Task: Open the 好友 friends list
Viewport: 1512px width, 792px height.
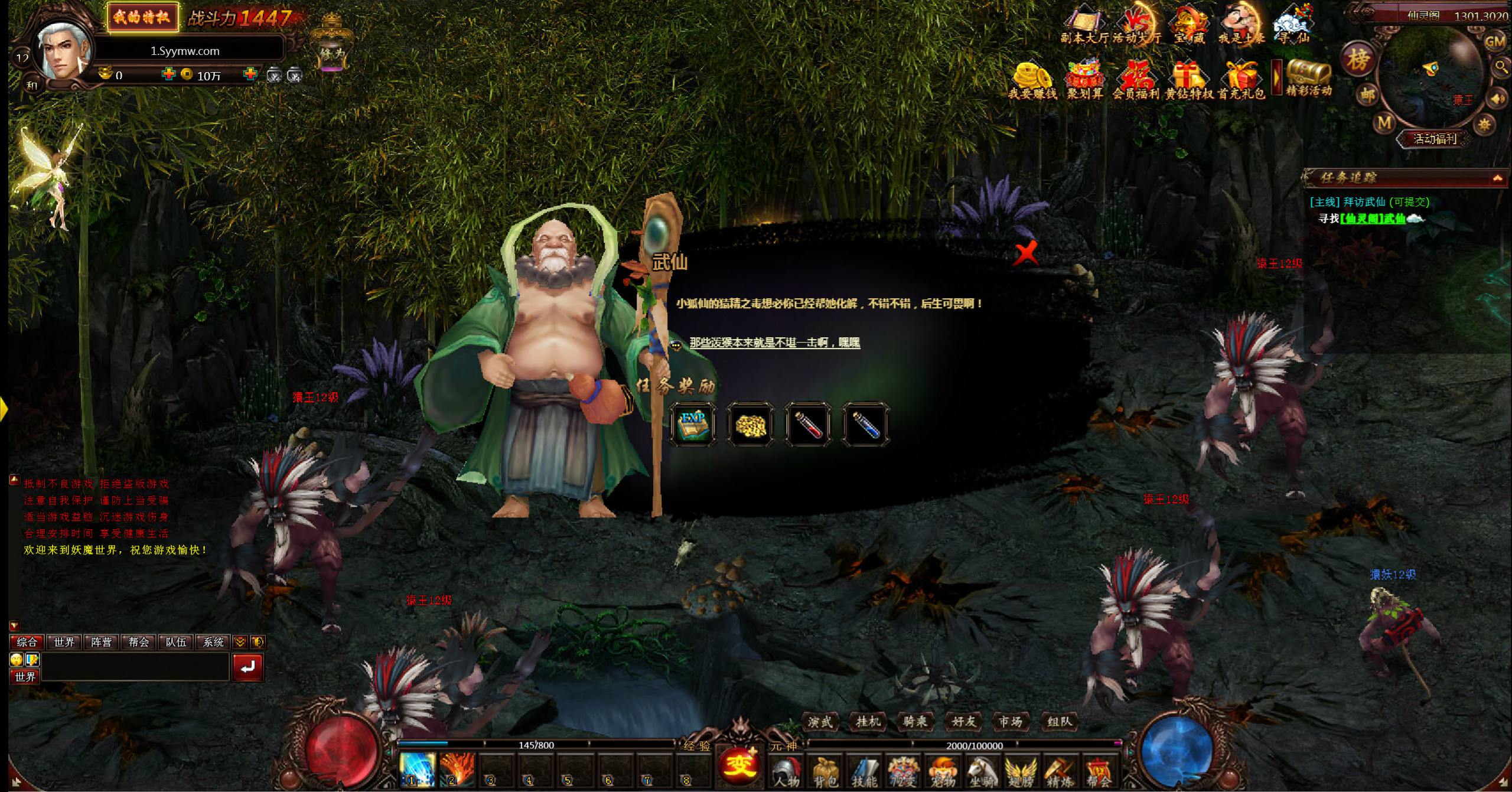Action: (963, 721)
